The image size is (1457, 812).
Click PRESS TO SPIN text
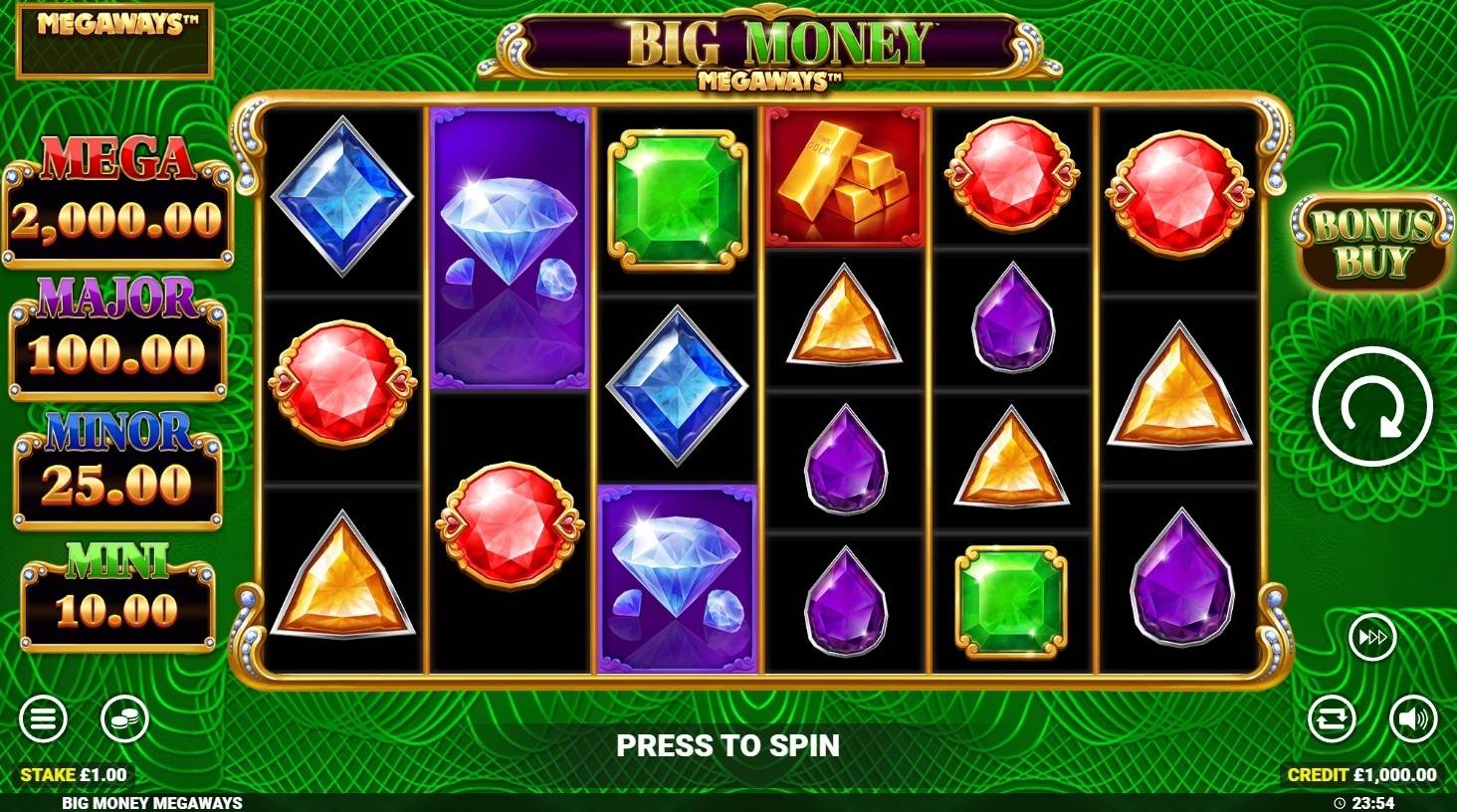click(728, 744)
